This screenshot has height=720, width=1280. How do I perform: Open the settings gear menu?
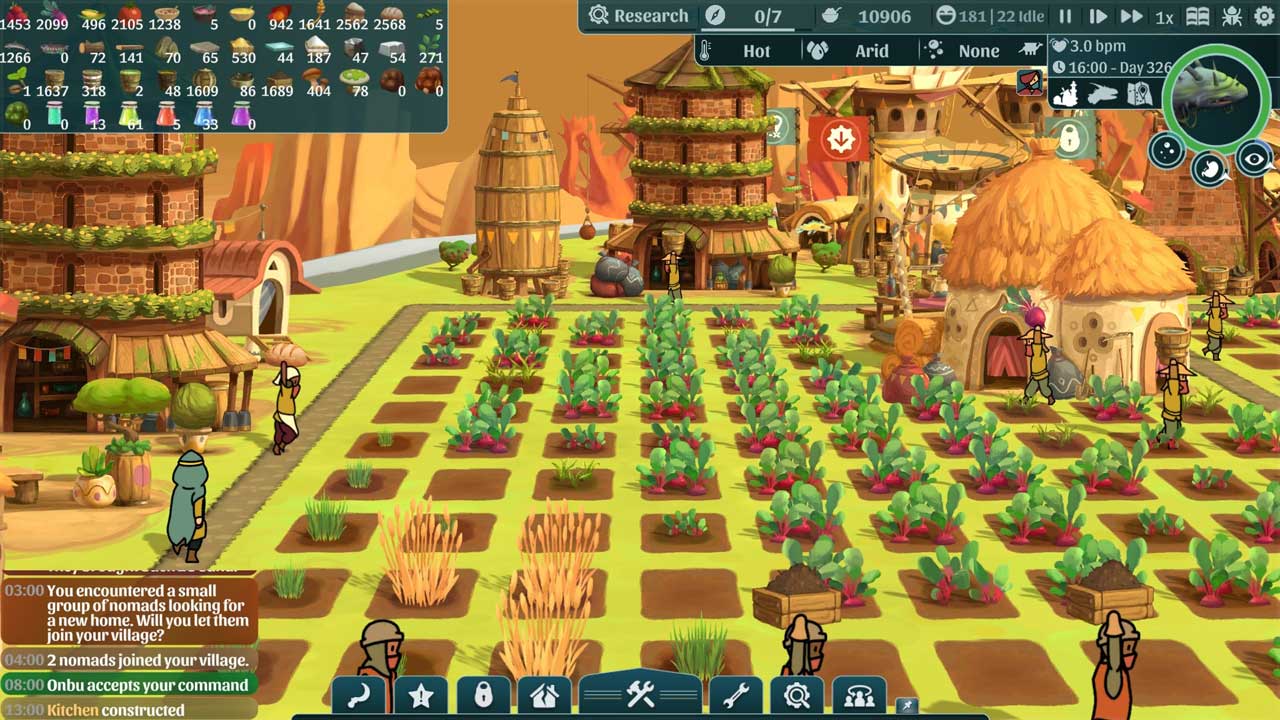pos(1264,17)
